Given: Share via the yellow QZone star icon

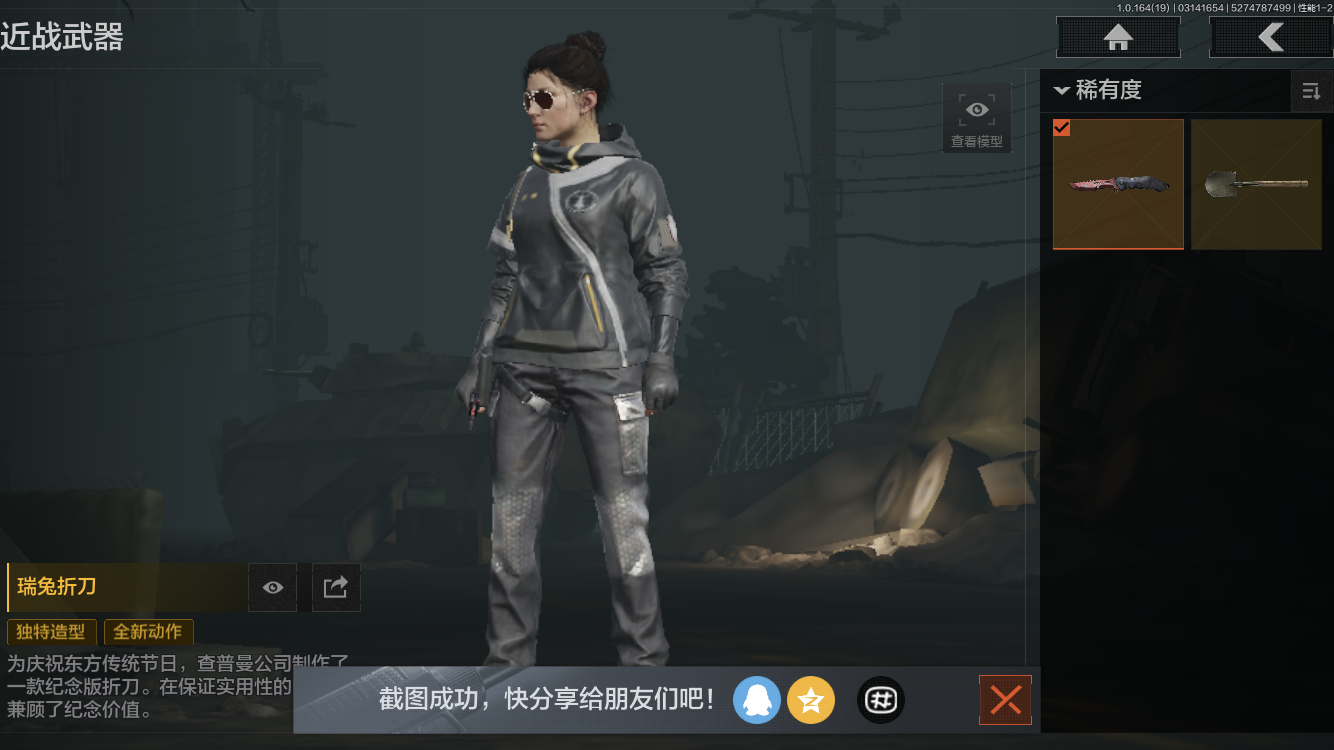Looking at the screenshot, I should (811, 700).
